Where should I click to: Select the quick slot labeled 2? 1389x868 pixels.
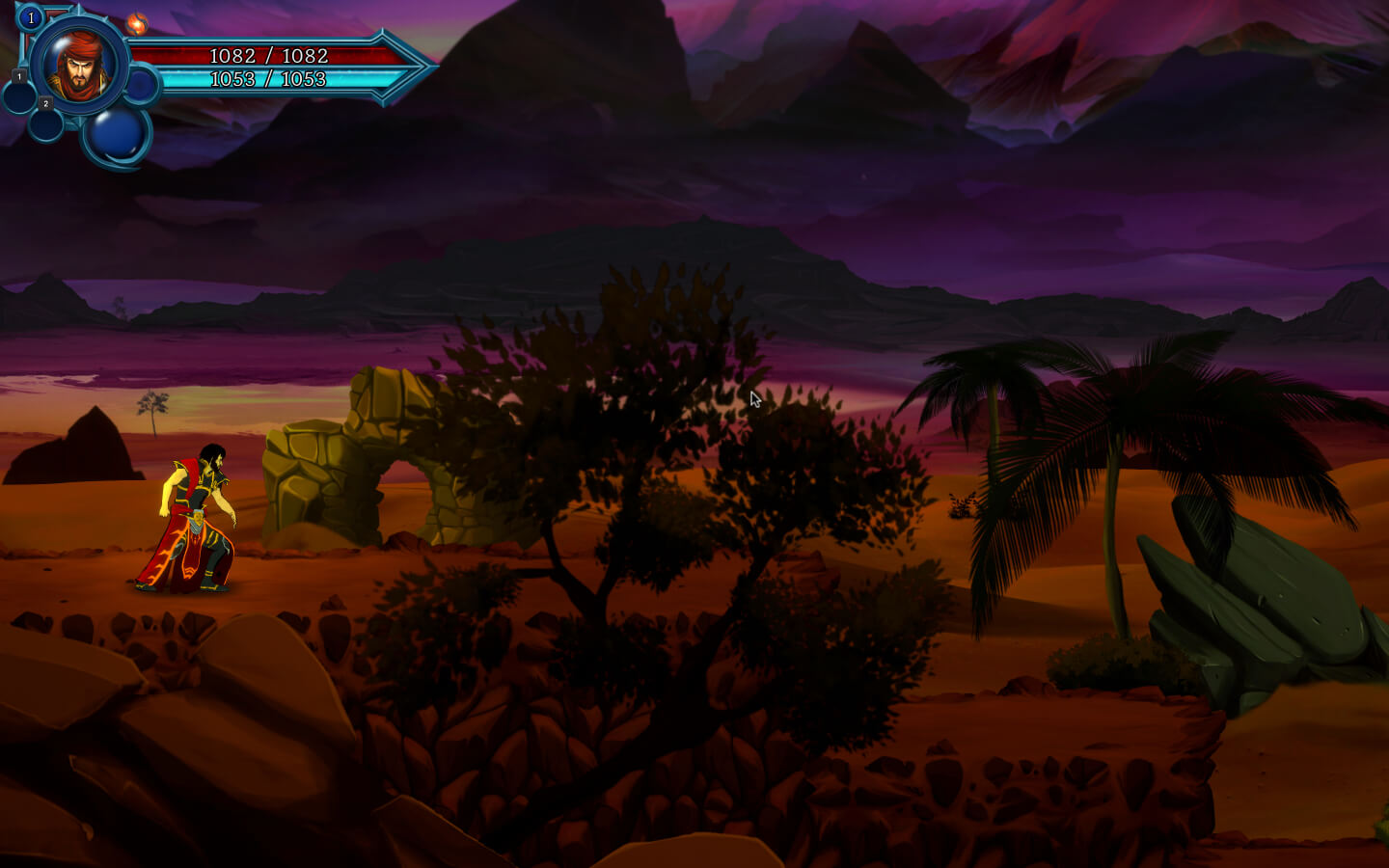click(45, 122)
